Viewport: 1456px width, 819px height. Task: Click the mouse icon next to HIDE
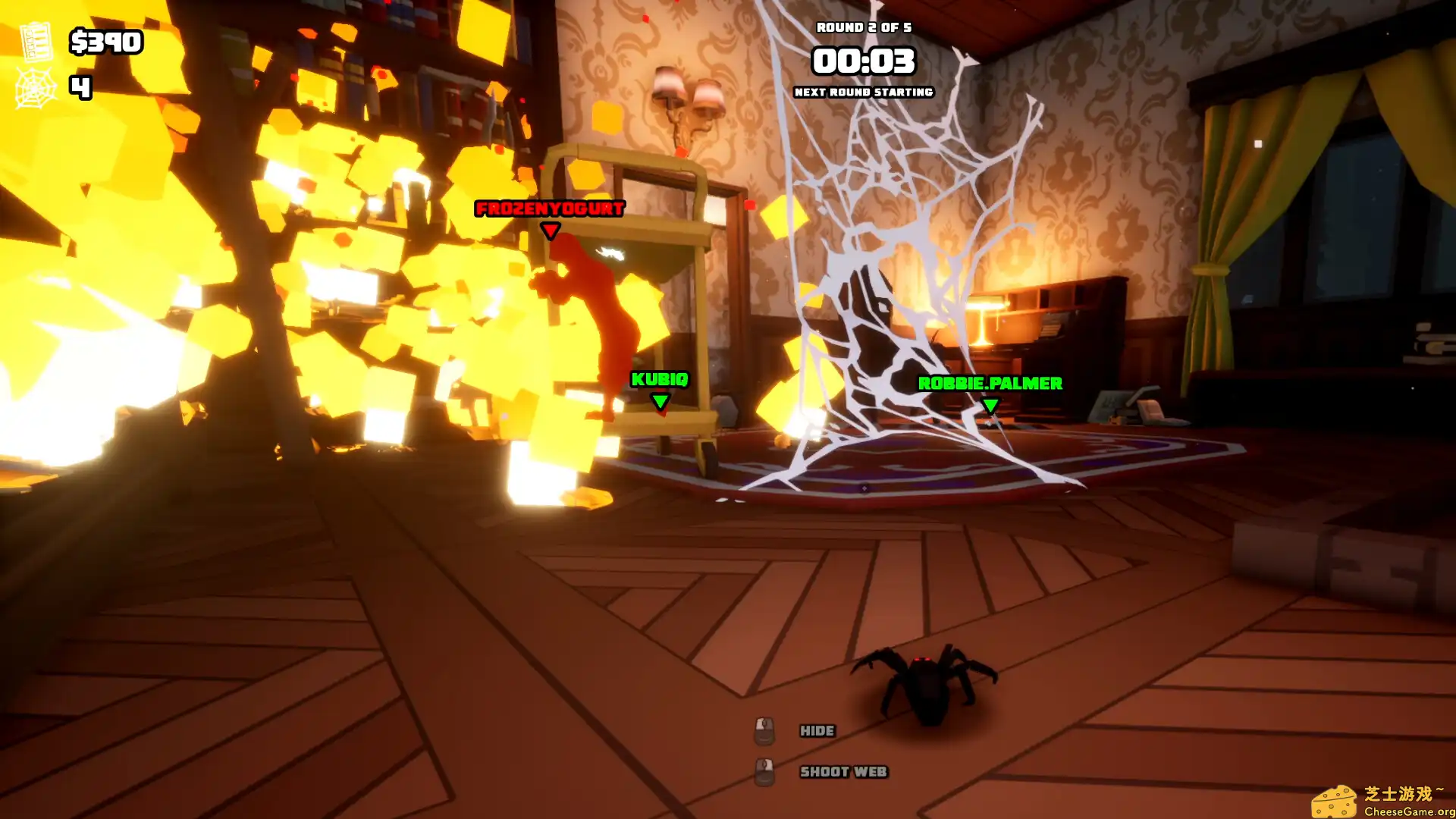pos(765,730)
